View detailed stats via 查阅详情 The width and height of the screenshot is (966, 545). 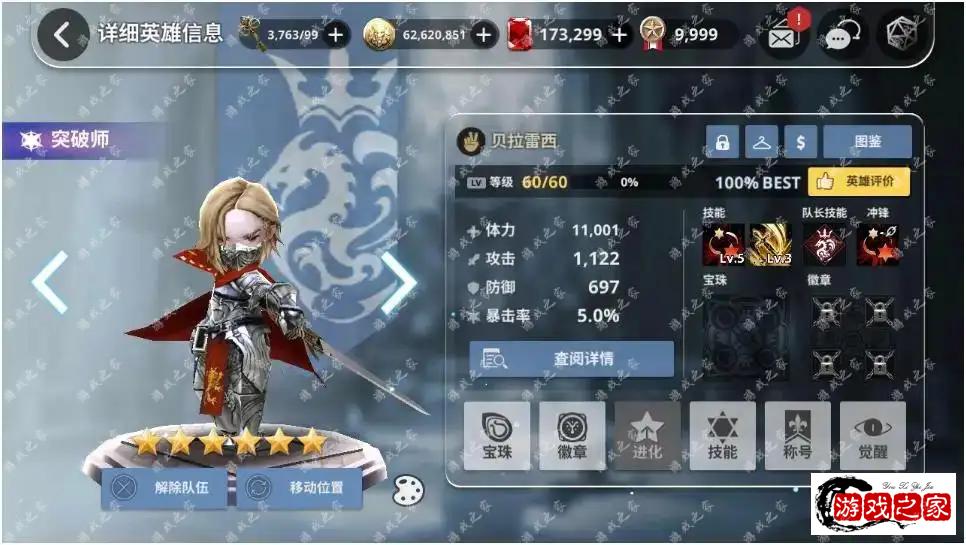pyautogui.click(x=572, y=359)
